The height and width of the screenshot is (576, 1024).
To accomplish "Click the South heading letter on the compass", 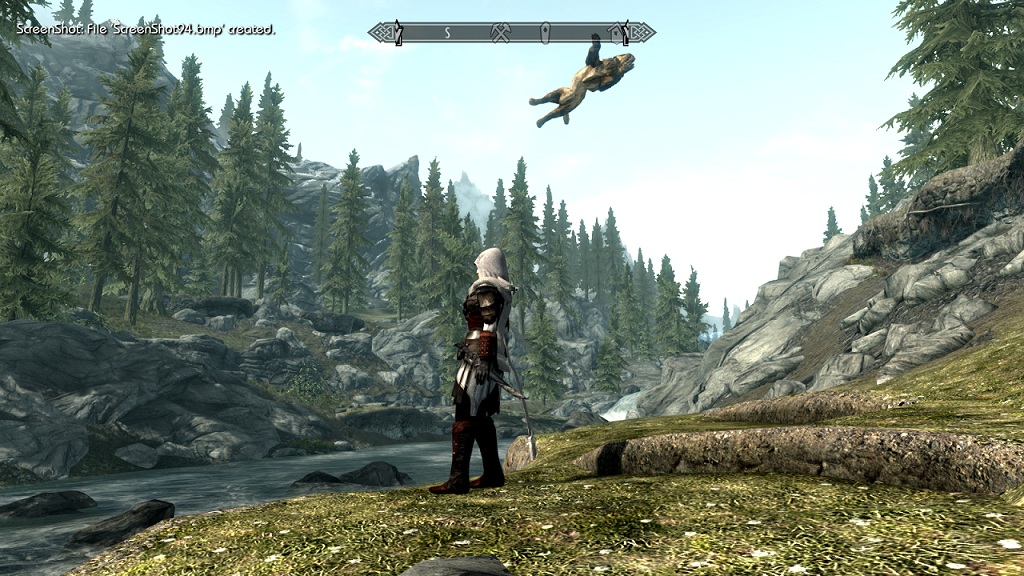I will pyautogui.click(x=447, y=33).
